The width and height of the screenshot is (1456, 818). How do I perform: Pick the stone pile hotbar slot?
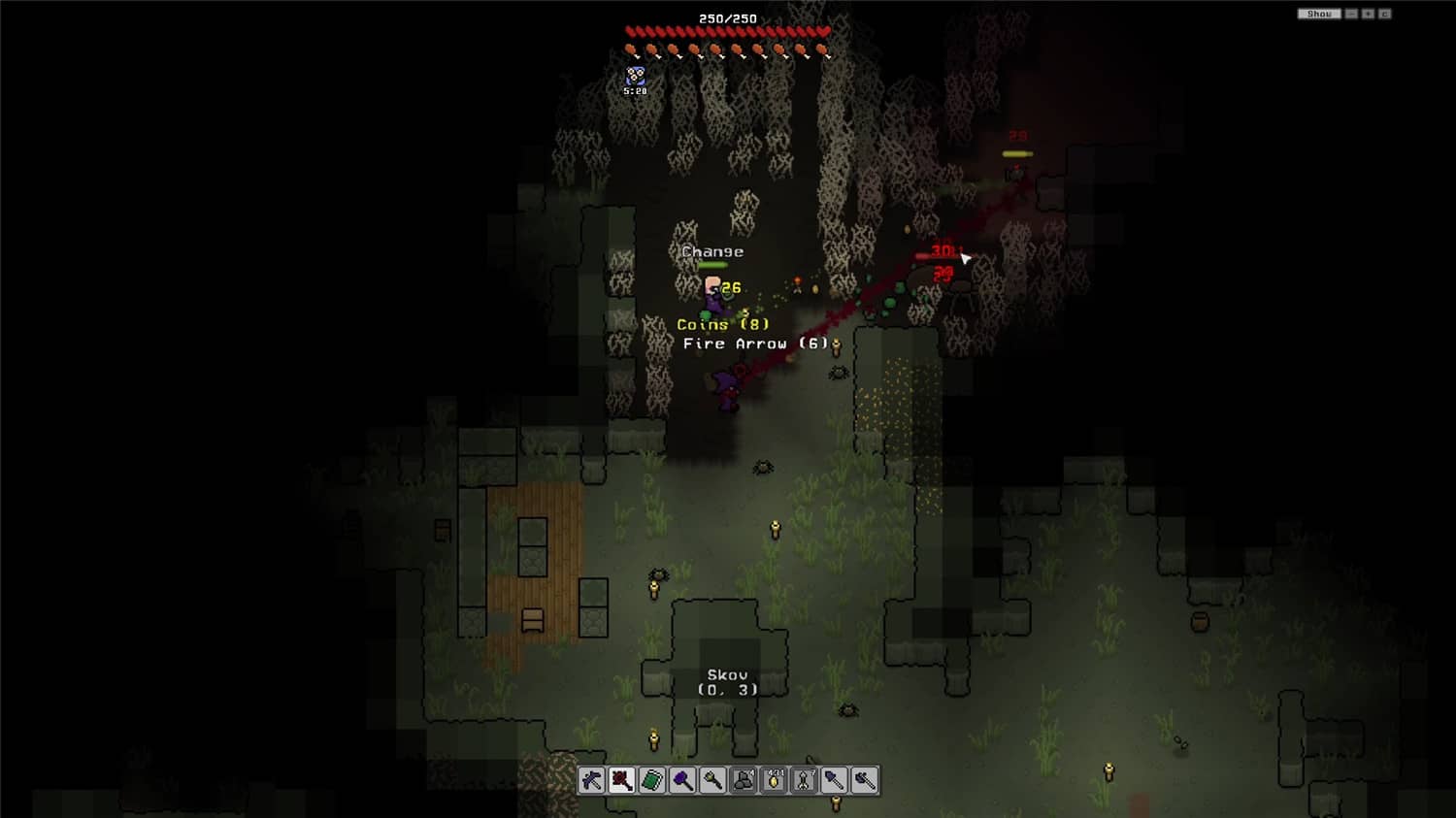(744, 780)
